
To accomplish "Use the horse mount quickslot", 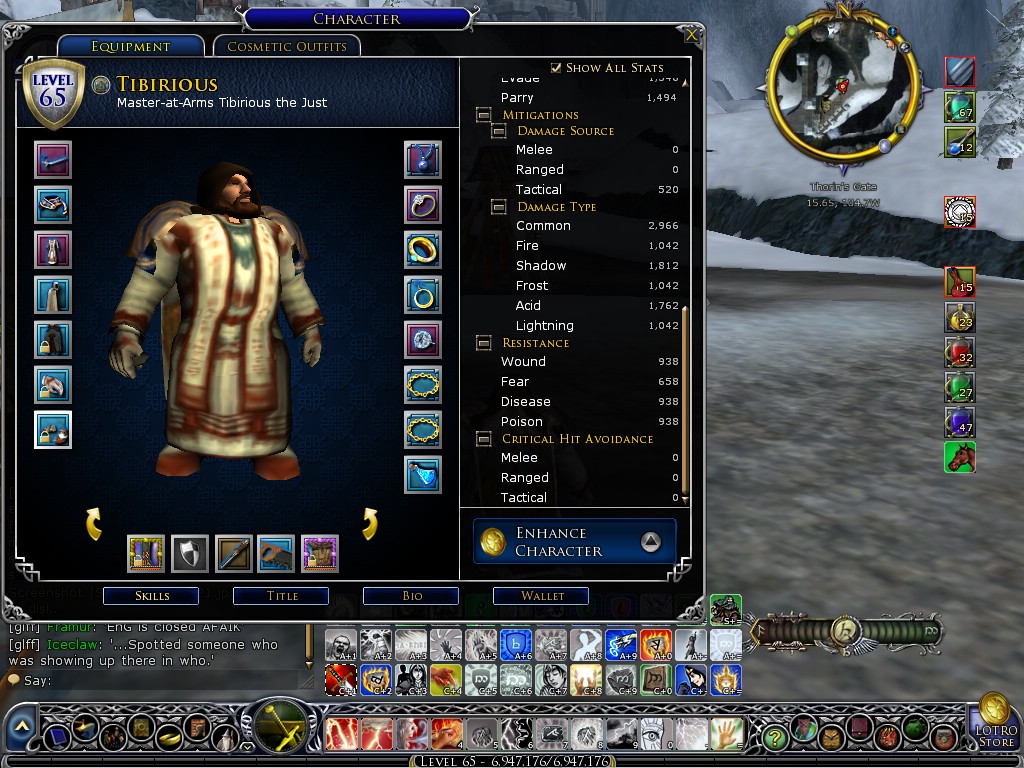I will pos(960,458).
